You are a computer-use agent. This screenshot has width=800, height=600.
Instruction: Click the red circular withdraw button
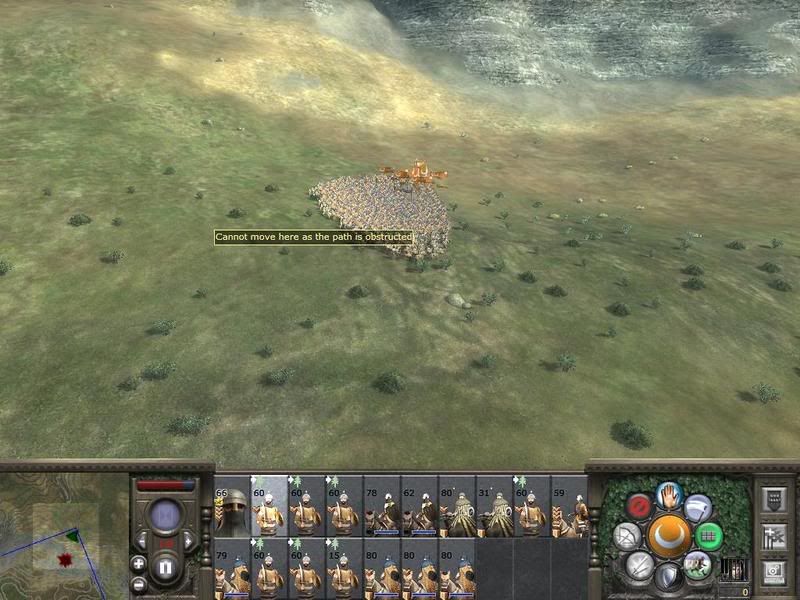point(639,506)
